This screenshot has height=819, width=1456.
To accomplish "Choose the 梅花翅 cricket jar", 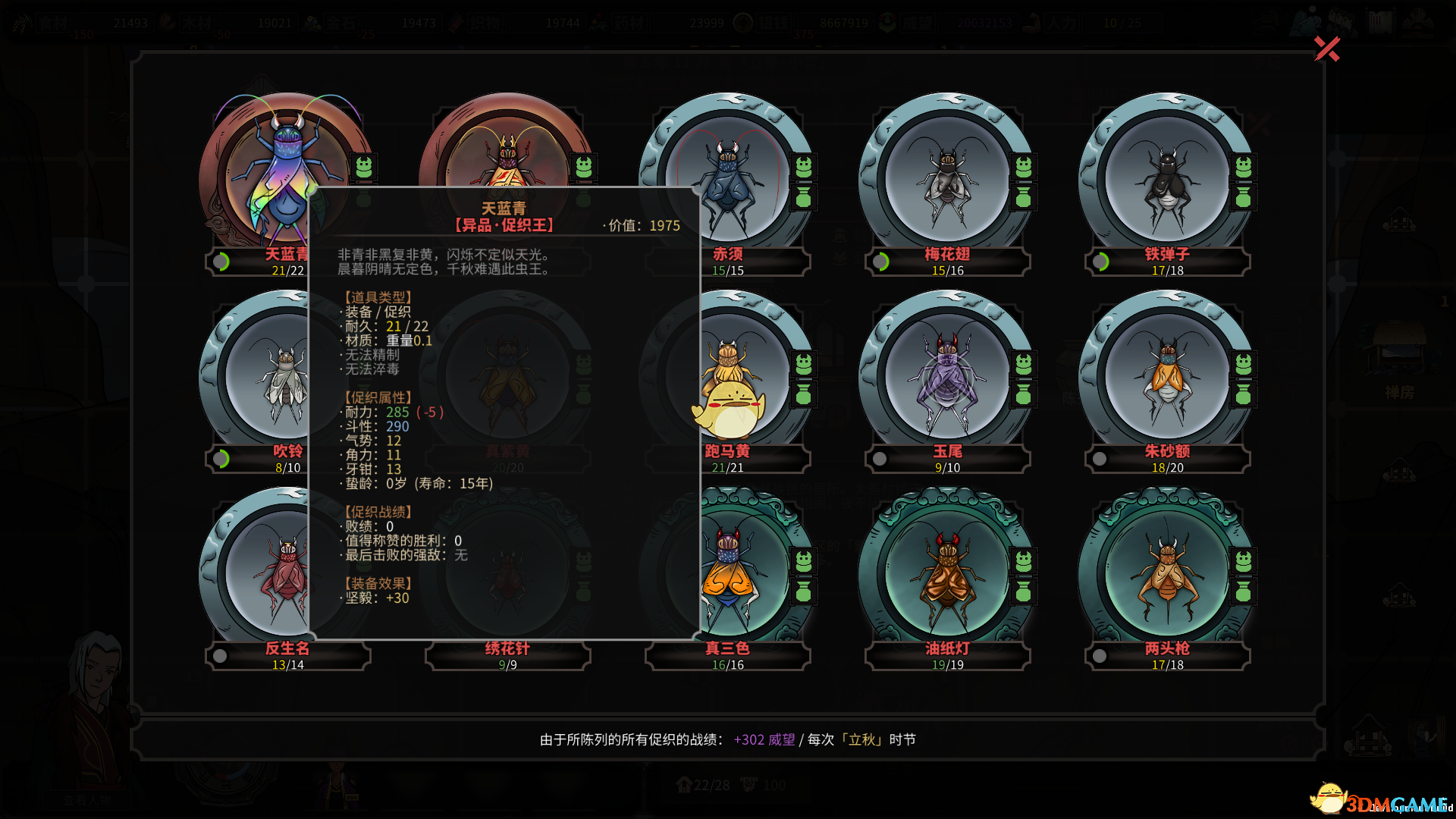I will (x=946, y=178).
